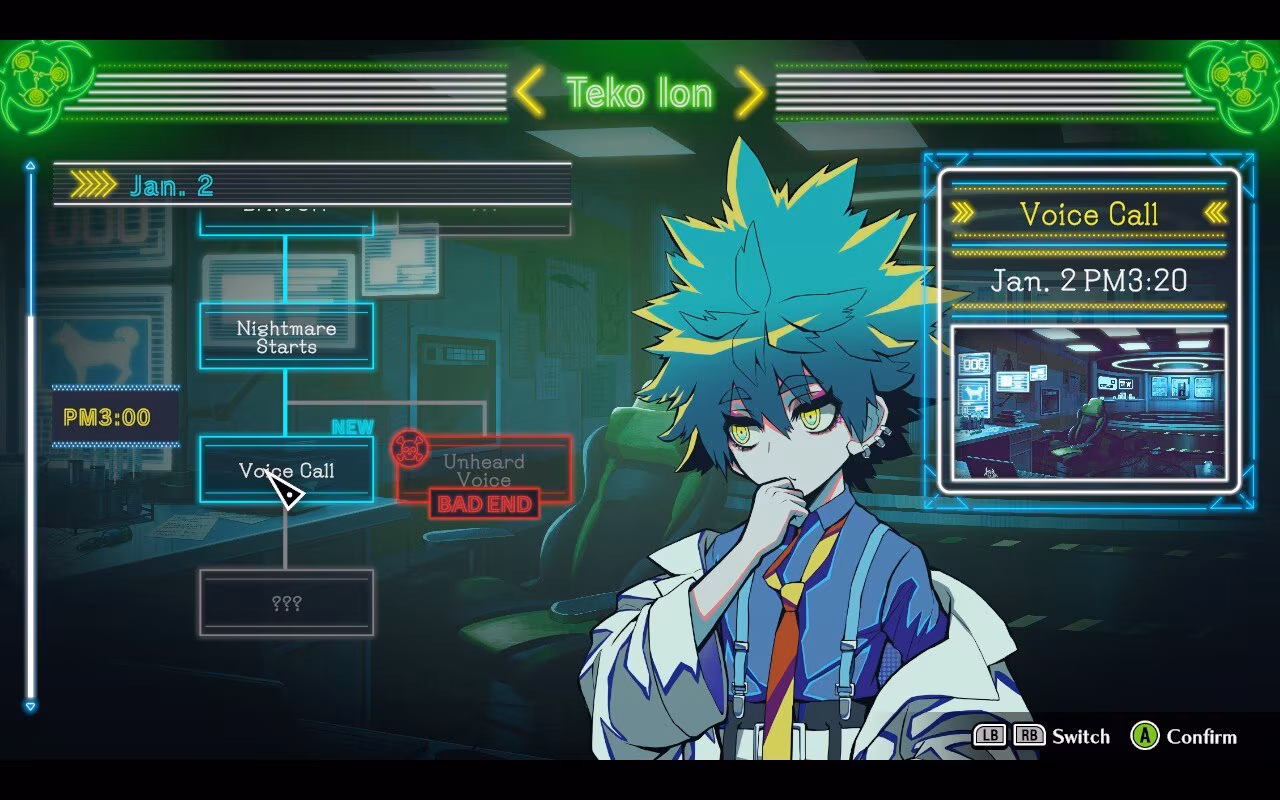1280x800 pixels.
Task: Switch to next character with right arrow
Action: click(x=751, y=93)
